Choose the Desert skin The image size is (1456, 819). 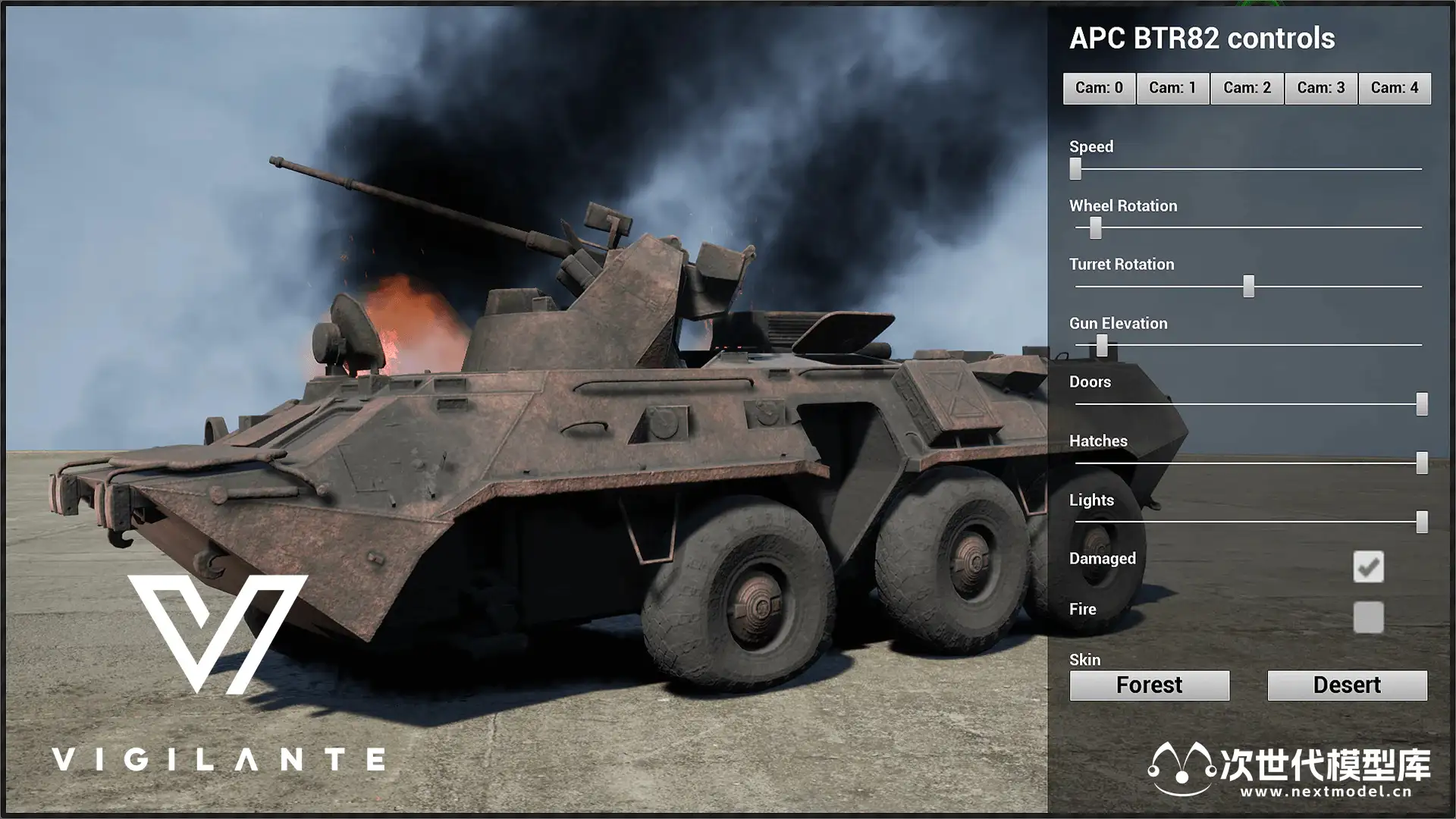point(1347,685)
